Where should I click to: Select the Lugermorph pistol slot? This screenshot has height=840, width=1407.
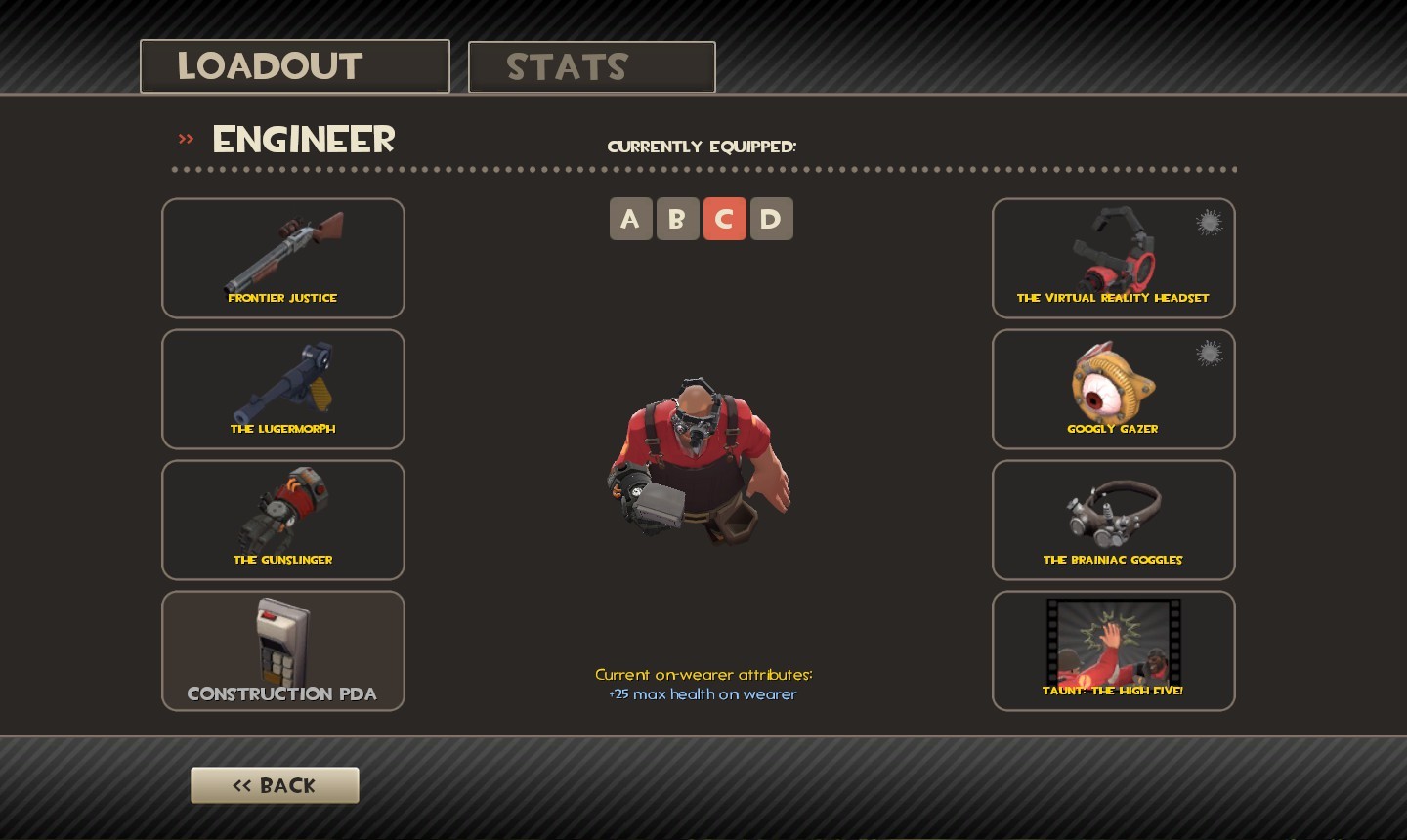point(282,389)
